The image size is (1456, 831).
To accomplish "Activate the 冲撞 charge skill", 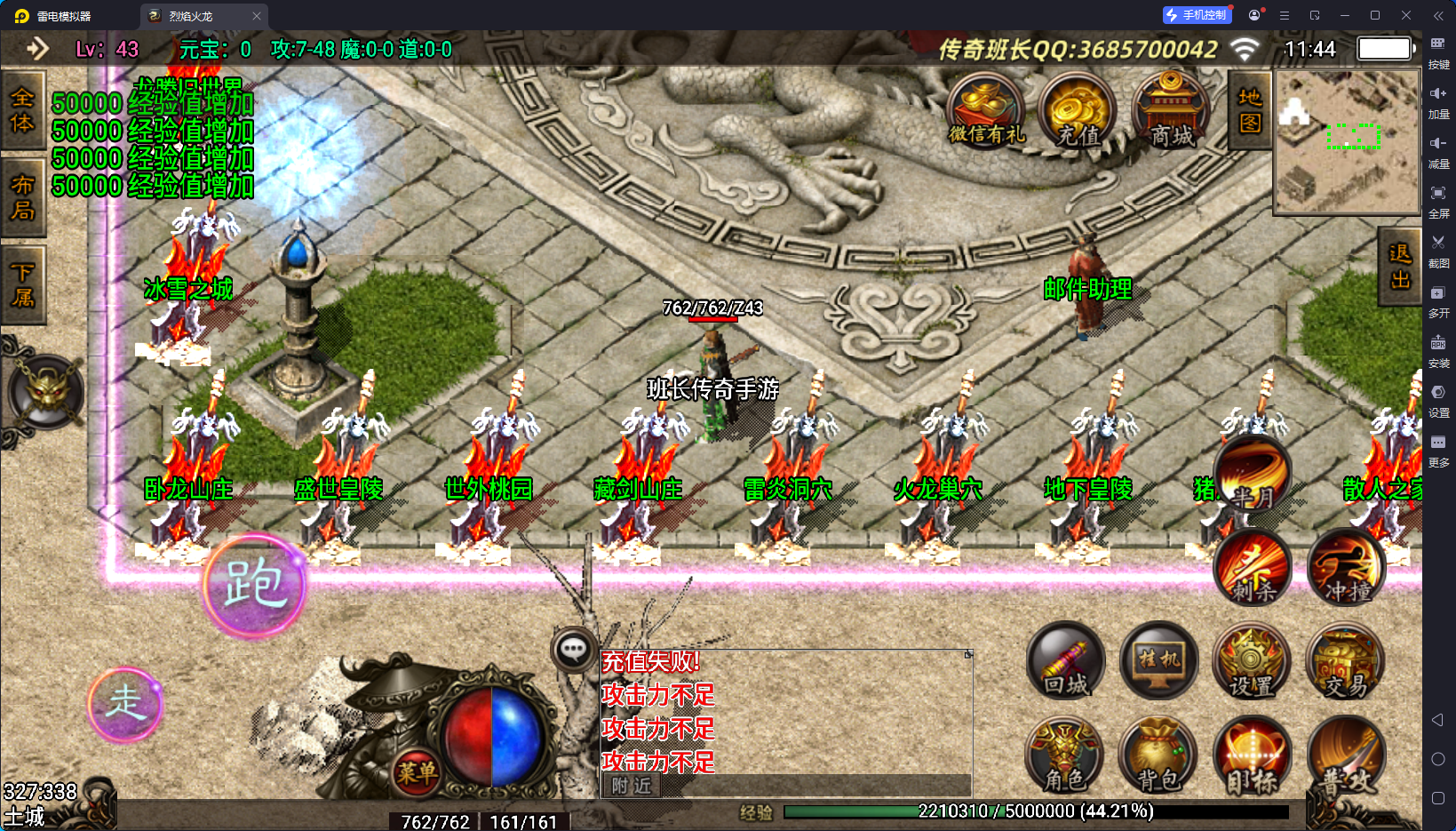I will click(x=1347, y=569).
